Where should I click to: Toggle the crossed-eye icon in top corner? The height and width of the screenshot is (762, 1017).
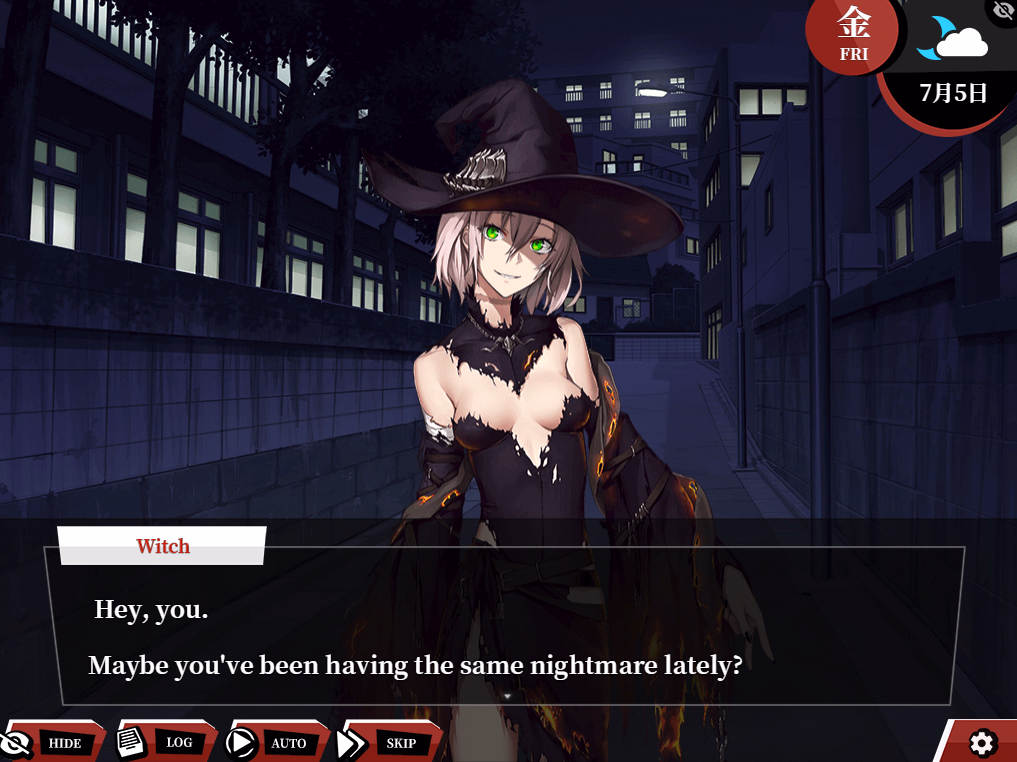click(x=1003, y=10)
